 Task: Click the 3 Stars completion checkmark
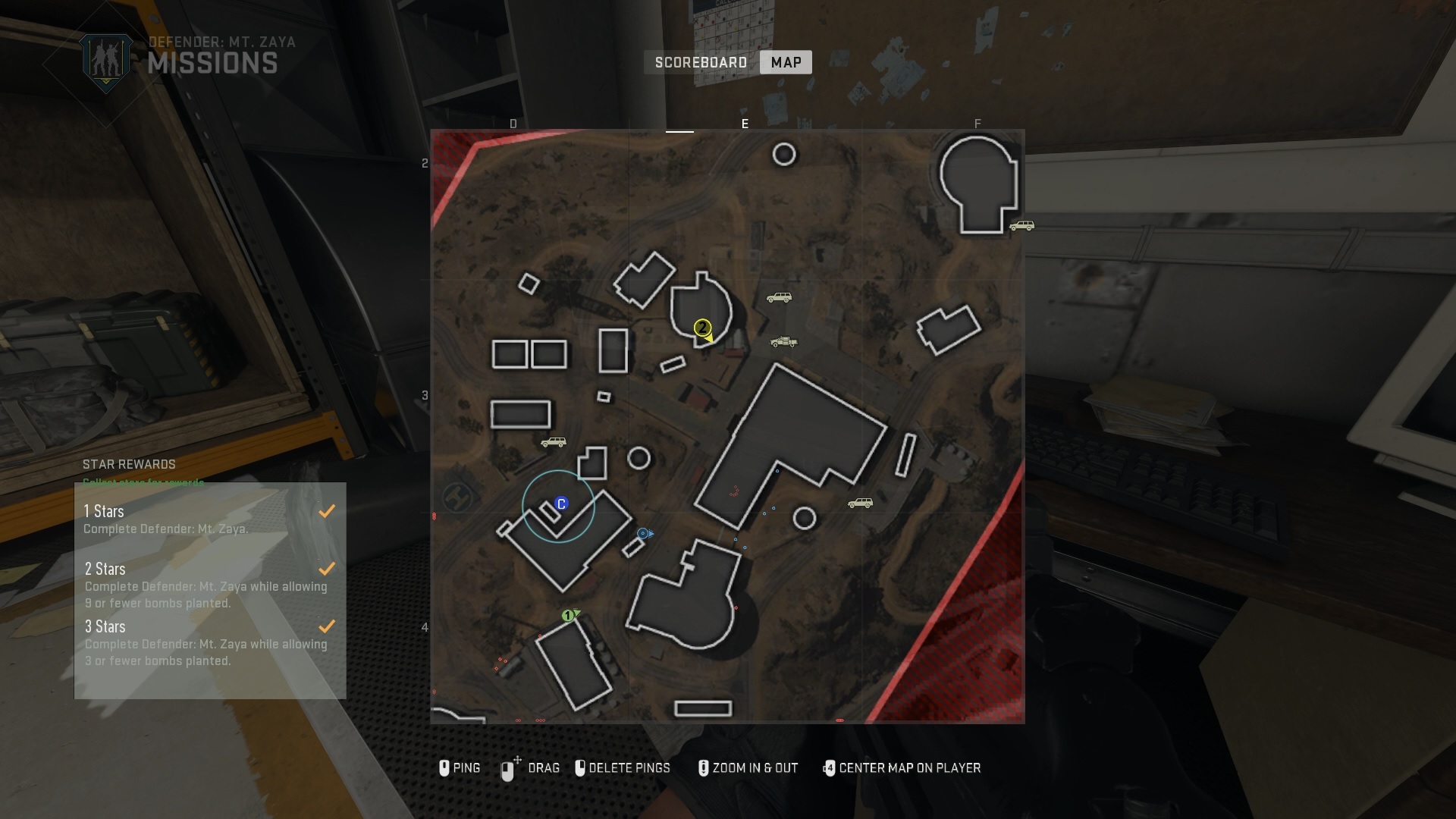328,626
